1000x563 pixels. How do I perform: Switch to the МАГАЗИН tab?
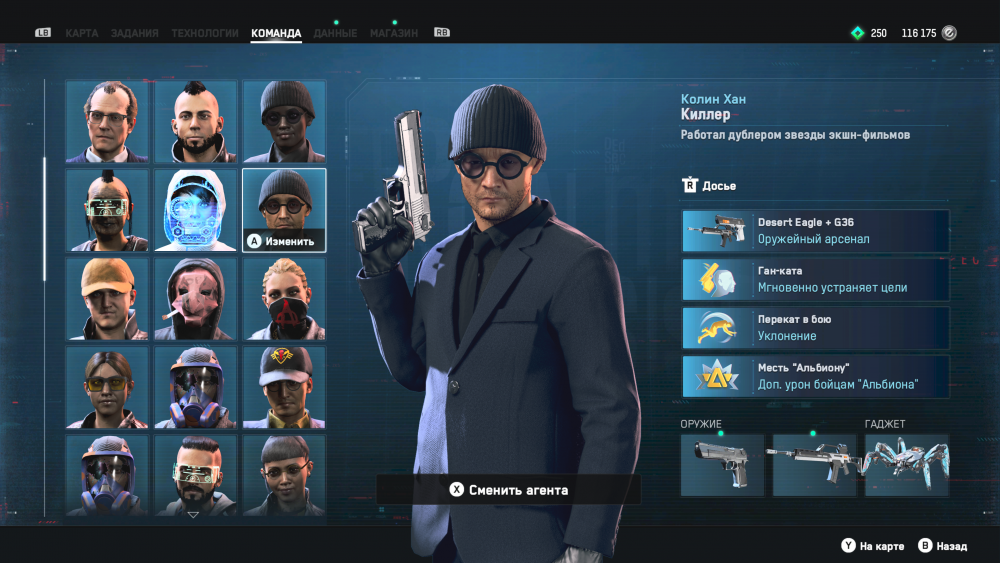pos(394,33)
